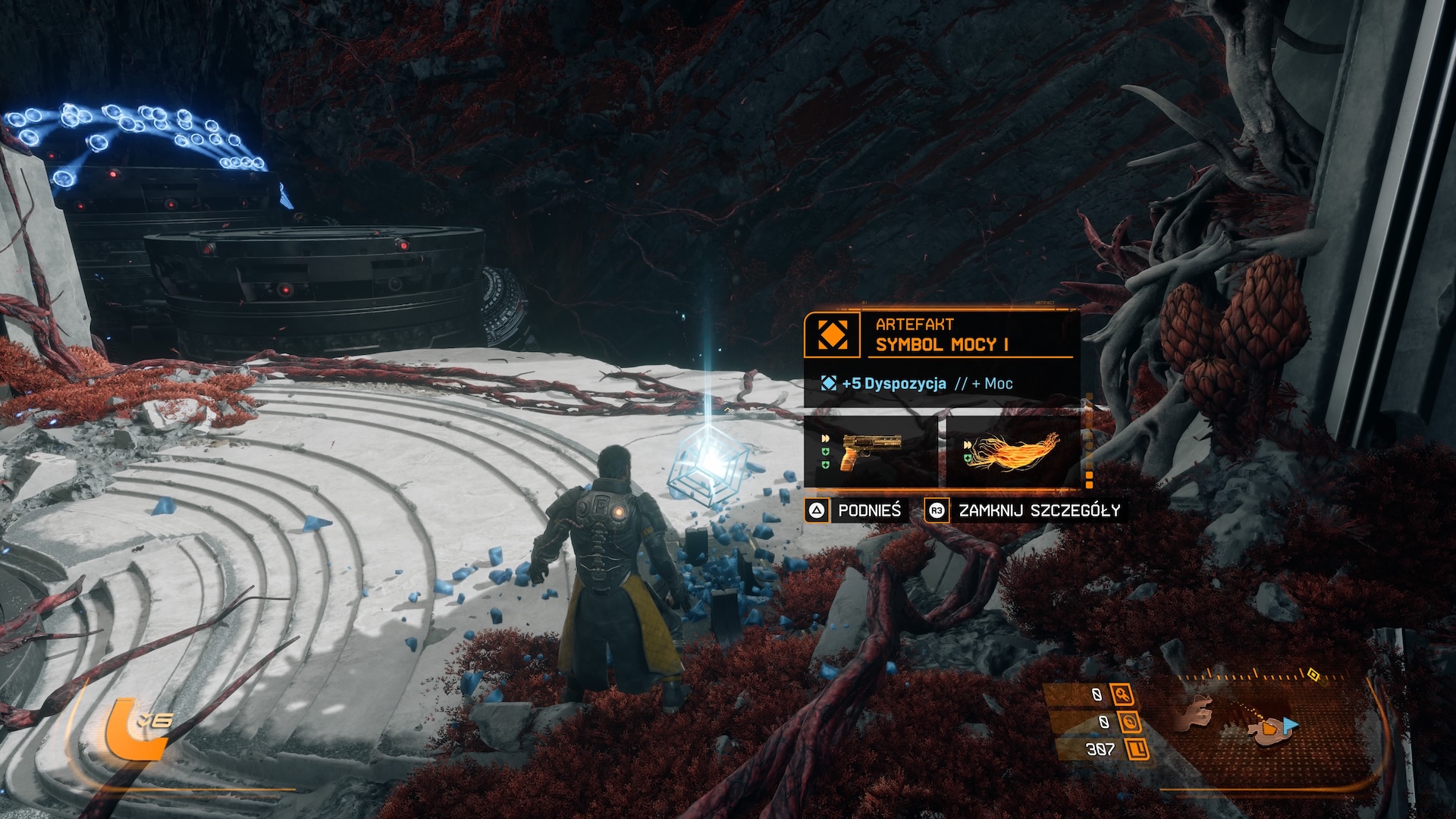Select the ether resource icon
1456x819 pixels.
point(1130,722)
